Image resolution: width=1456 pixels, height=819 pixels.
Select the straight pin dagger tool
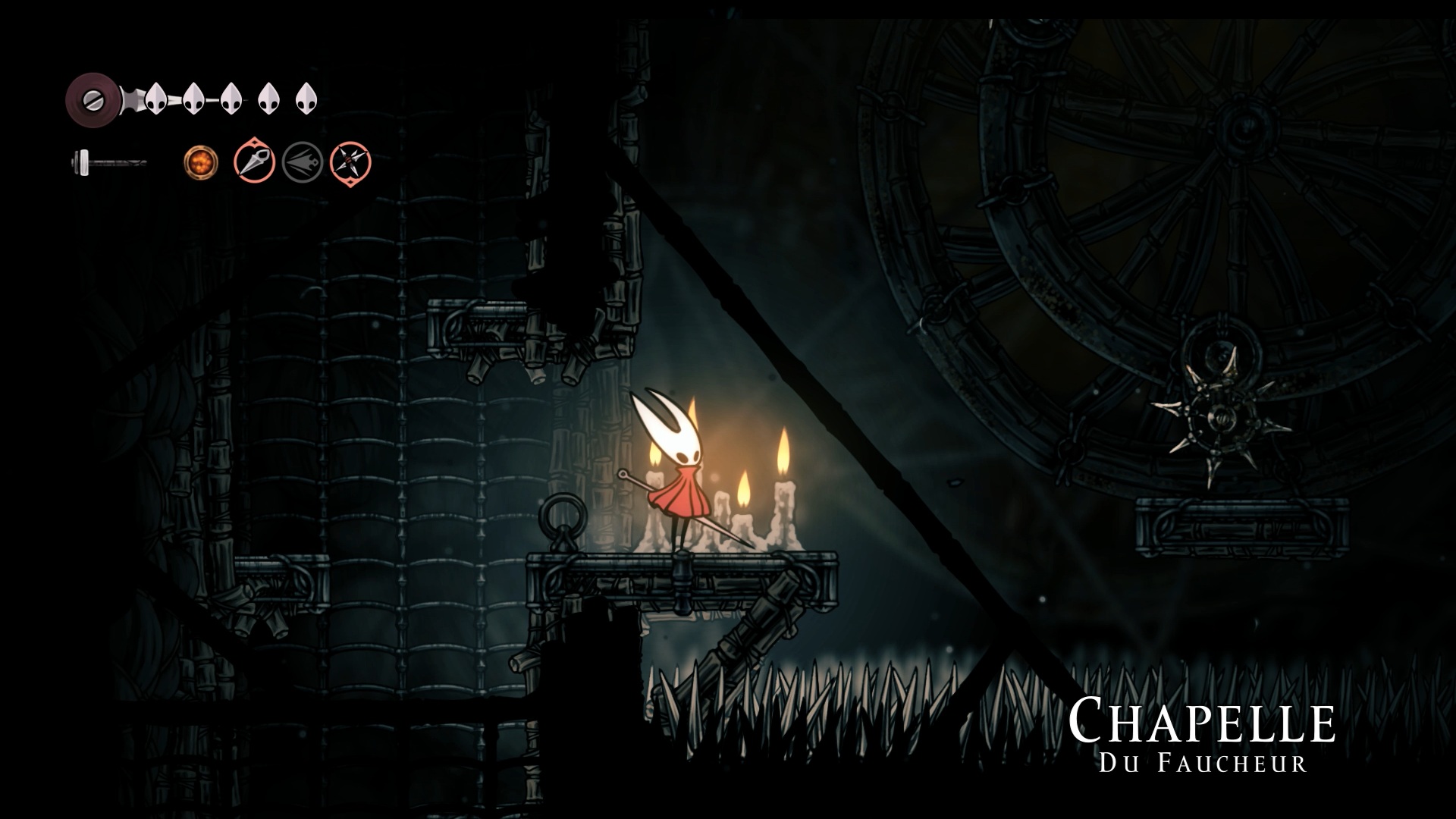point(254,162)
